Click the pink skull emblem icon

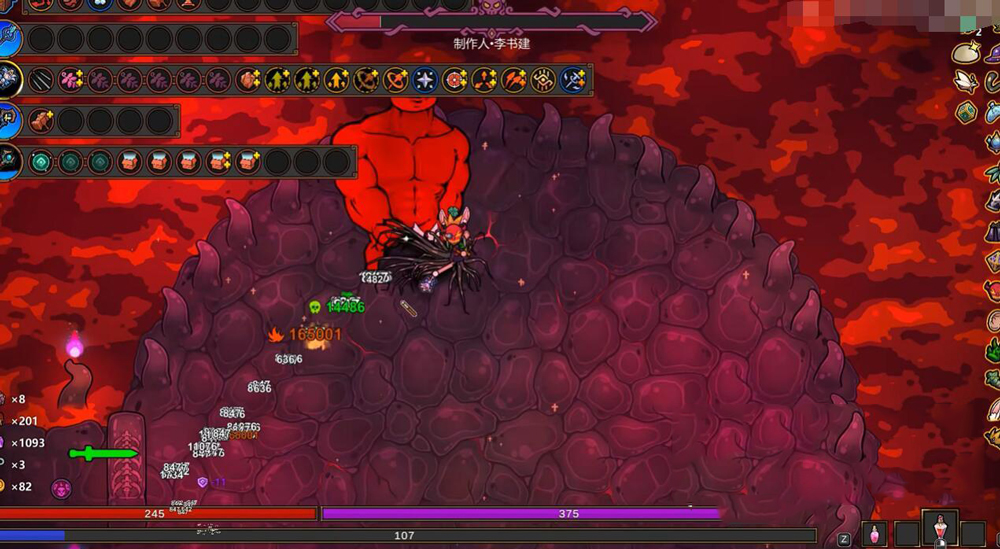[x=62, y=489]
